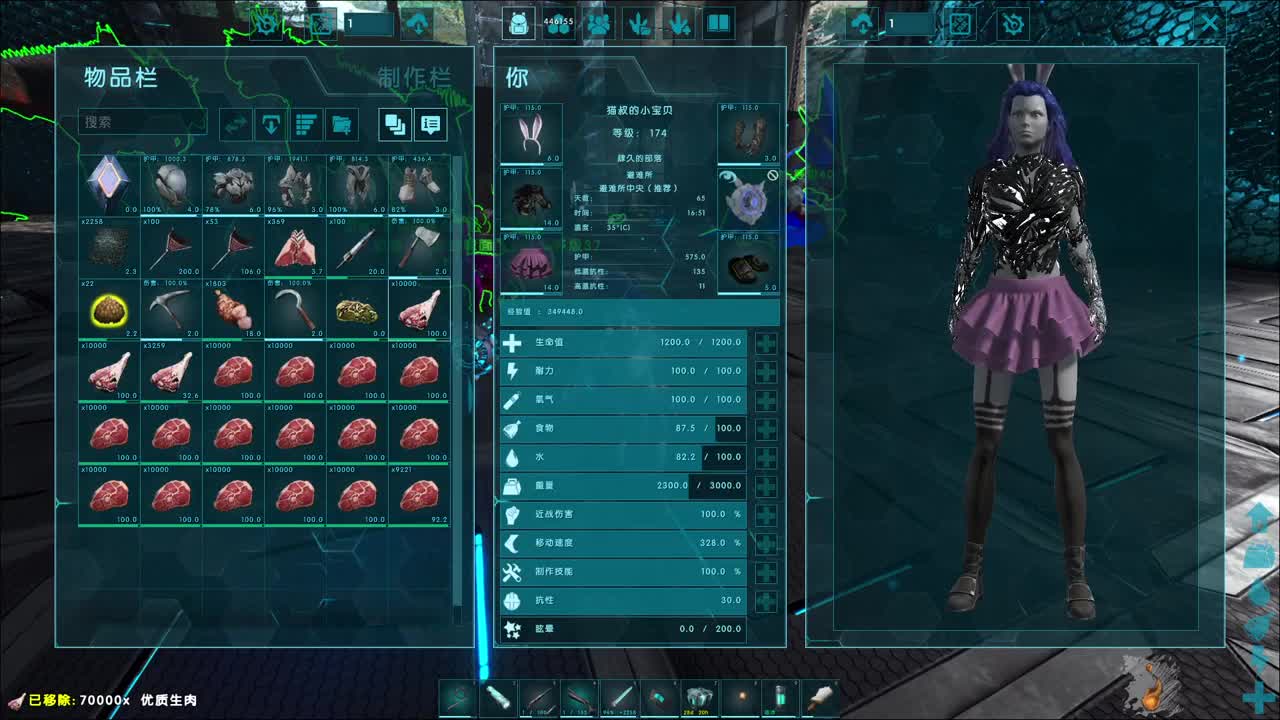Select the paintbrush hotbar slot
This screenshot has height=720, width=1280.
point(820,695)
